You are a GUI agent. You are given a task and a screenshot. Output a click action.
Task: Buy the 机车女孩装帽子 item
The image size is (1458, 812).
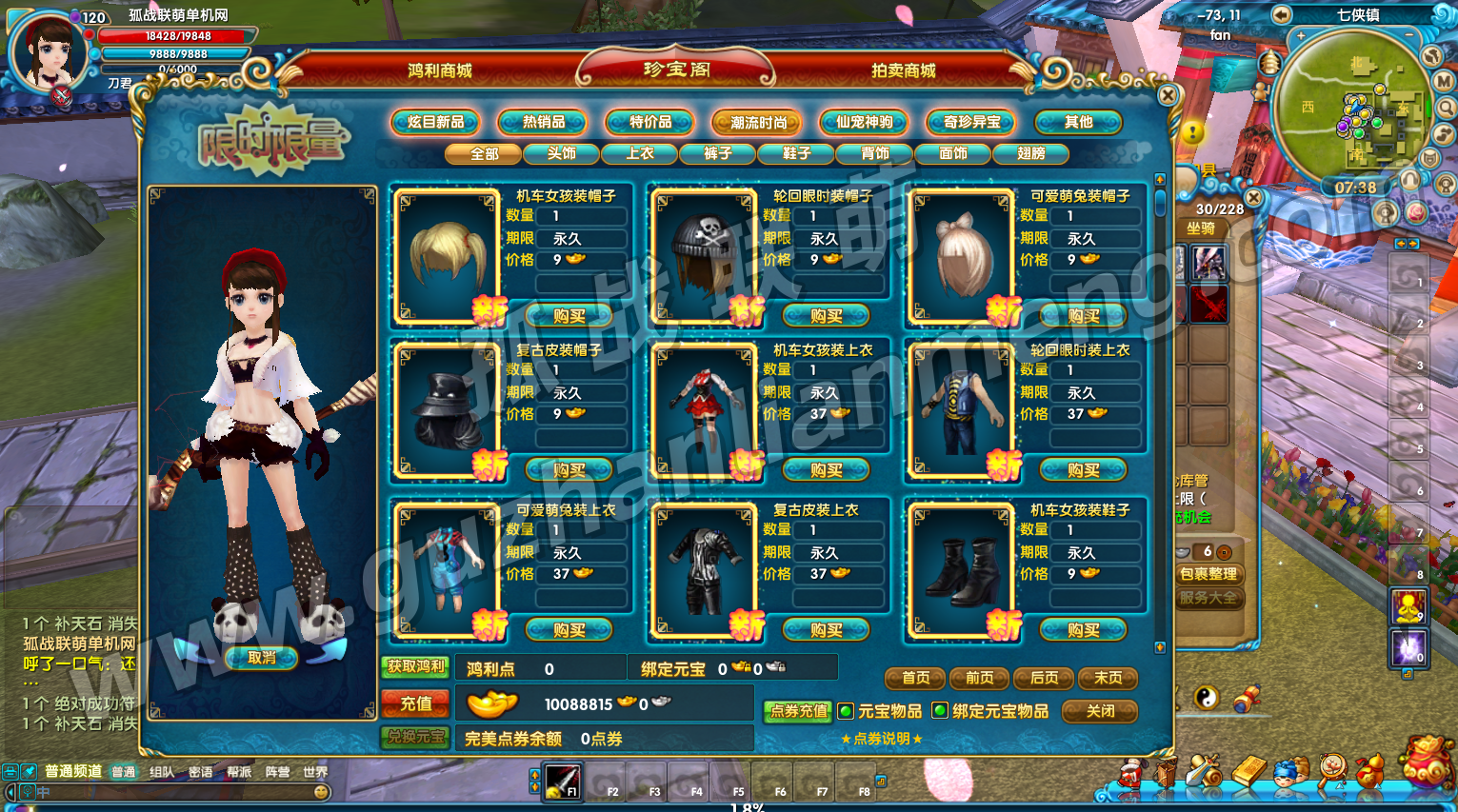point(569,316)
